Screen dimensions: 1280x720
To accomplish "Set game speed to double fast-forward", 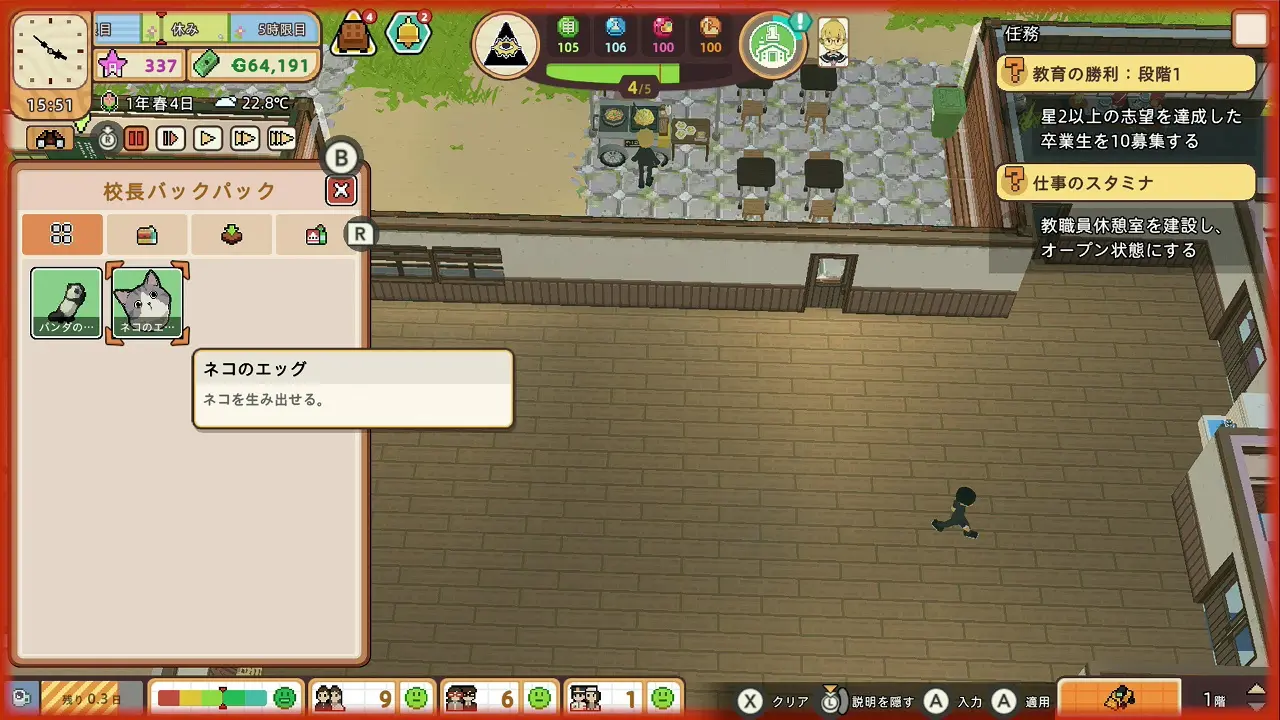I will 244,139.
